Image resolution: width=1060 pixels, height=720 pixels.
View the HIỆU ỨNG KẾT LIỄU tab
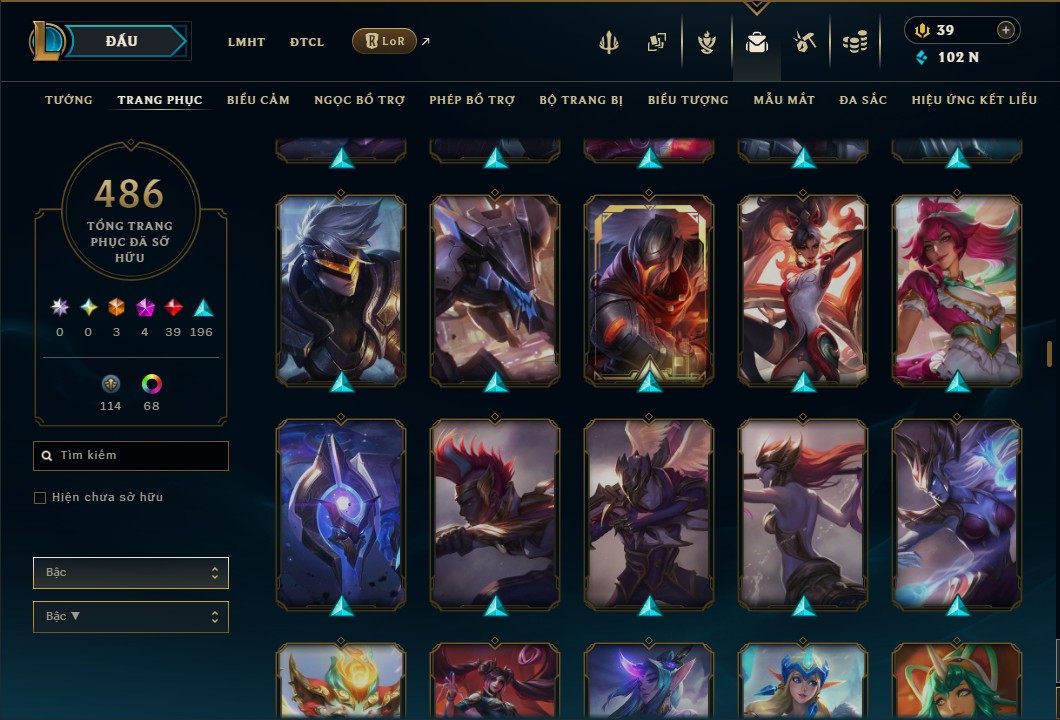click(973, 100)
